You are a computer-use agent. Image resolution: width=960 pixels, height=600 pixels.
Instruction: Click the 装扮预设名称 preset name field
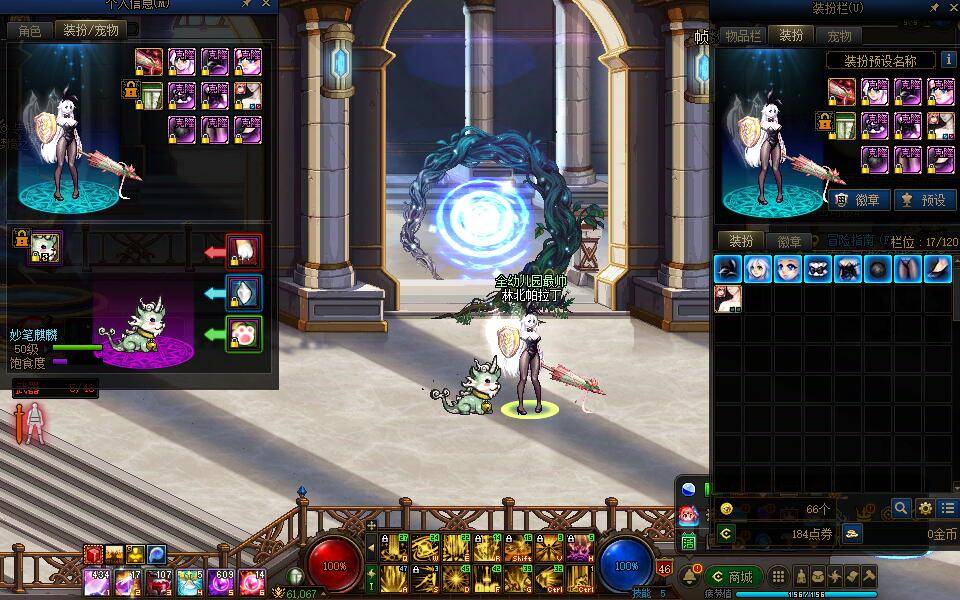pos(881,61)
